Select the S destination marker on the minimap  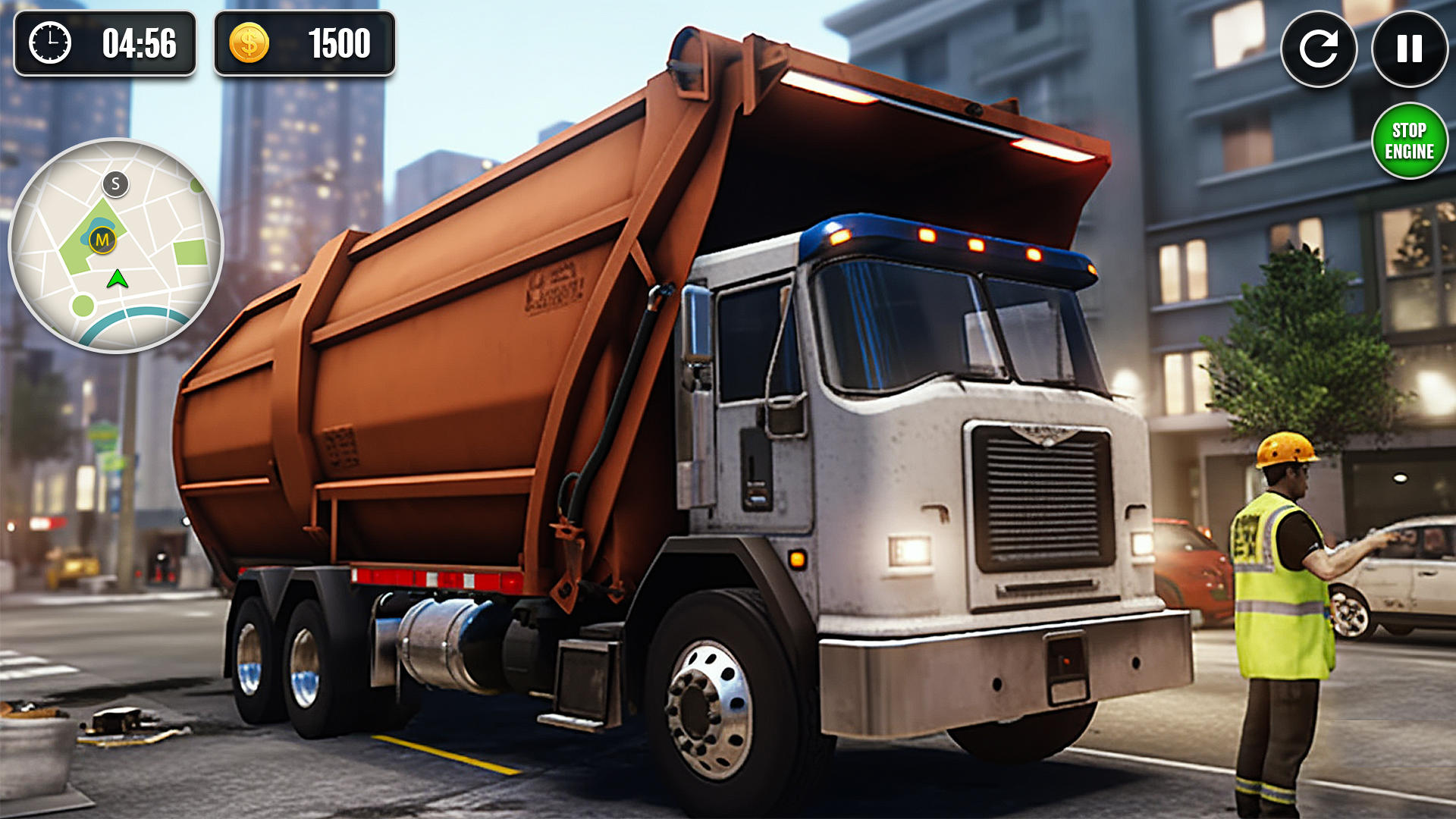(x=115, y=184)
